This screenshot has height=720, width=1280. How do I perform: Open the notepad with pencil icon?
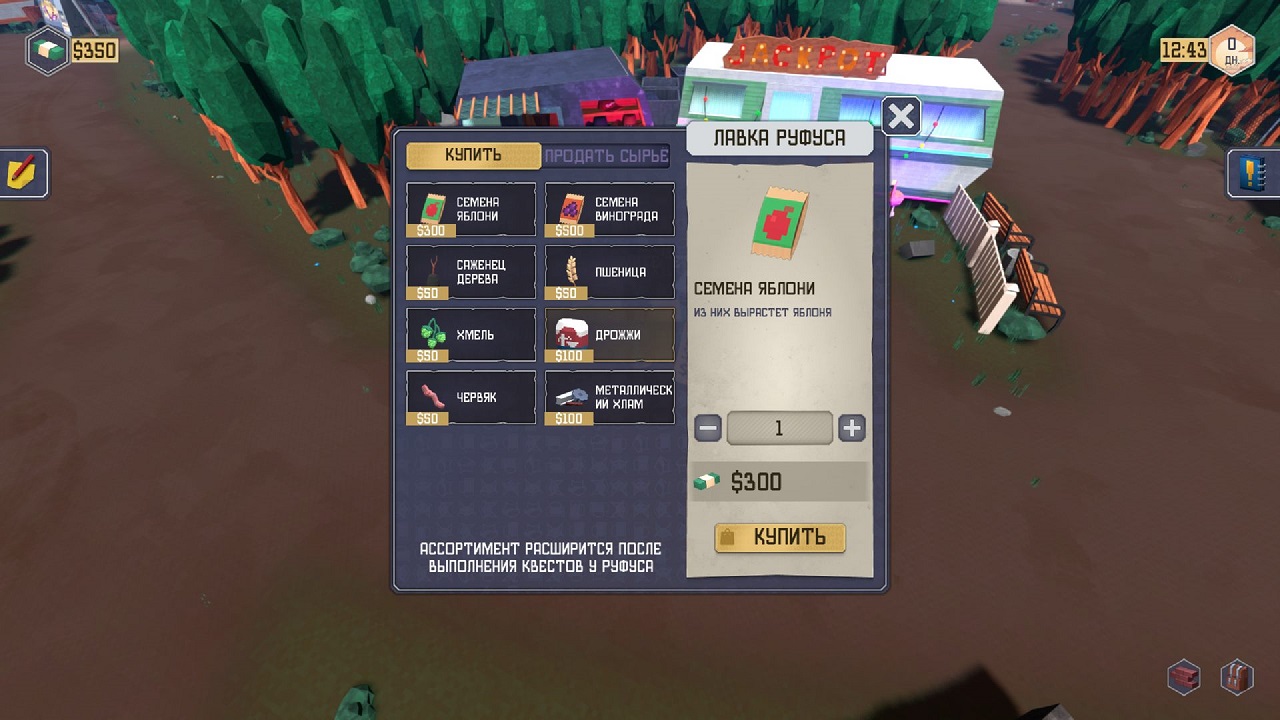(22, 173)
